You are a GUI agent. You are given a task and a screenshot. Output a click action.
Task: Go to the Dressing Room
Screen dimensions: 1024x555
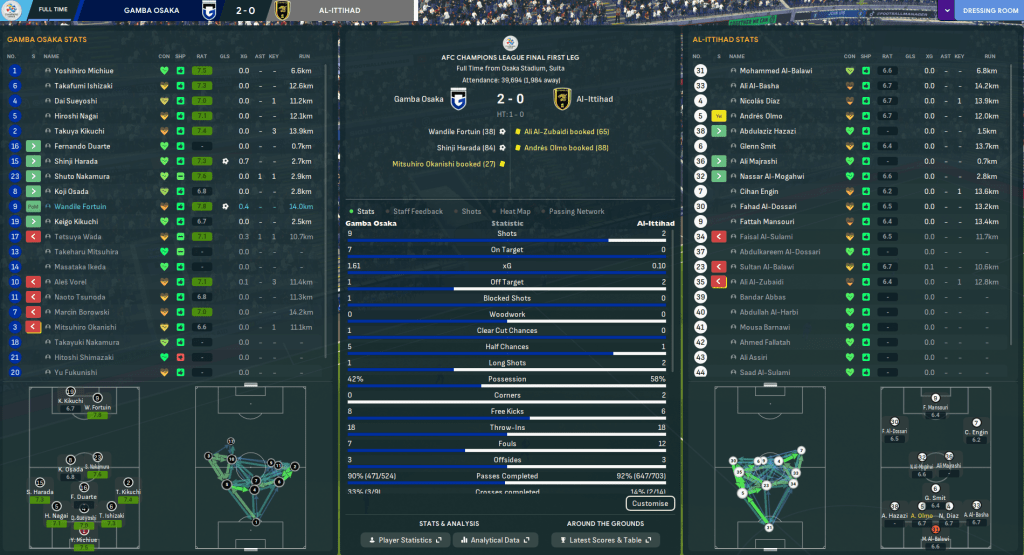click(989, 11)
